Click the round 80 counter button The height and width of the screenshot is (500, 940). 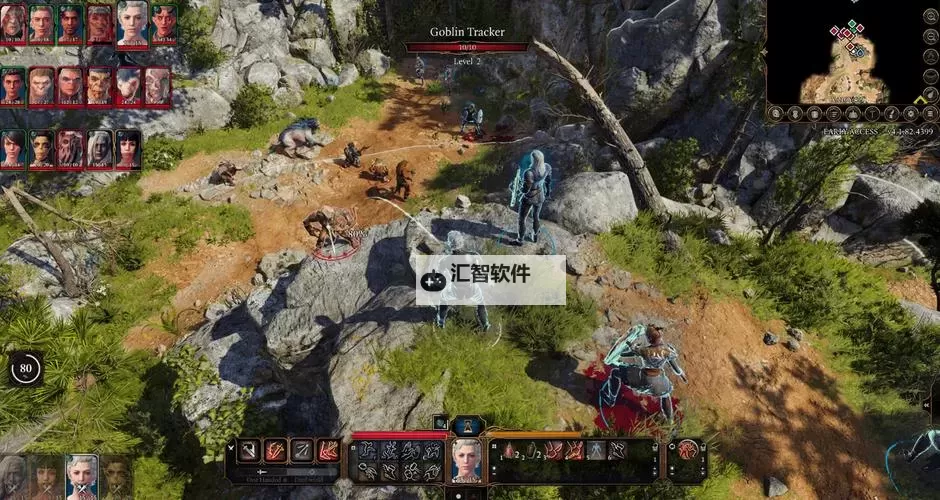click(x=25, y=368)
